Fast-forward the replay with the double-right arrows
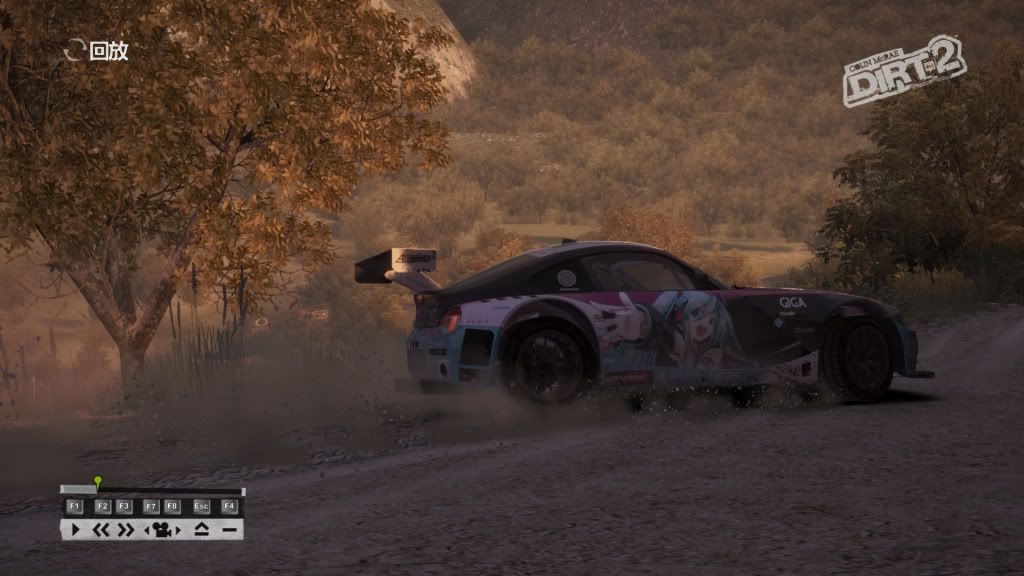Viewport: 1024px width, 576px height. [x=125, y=529]
